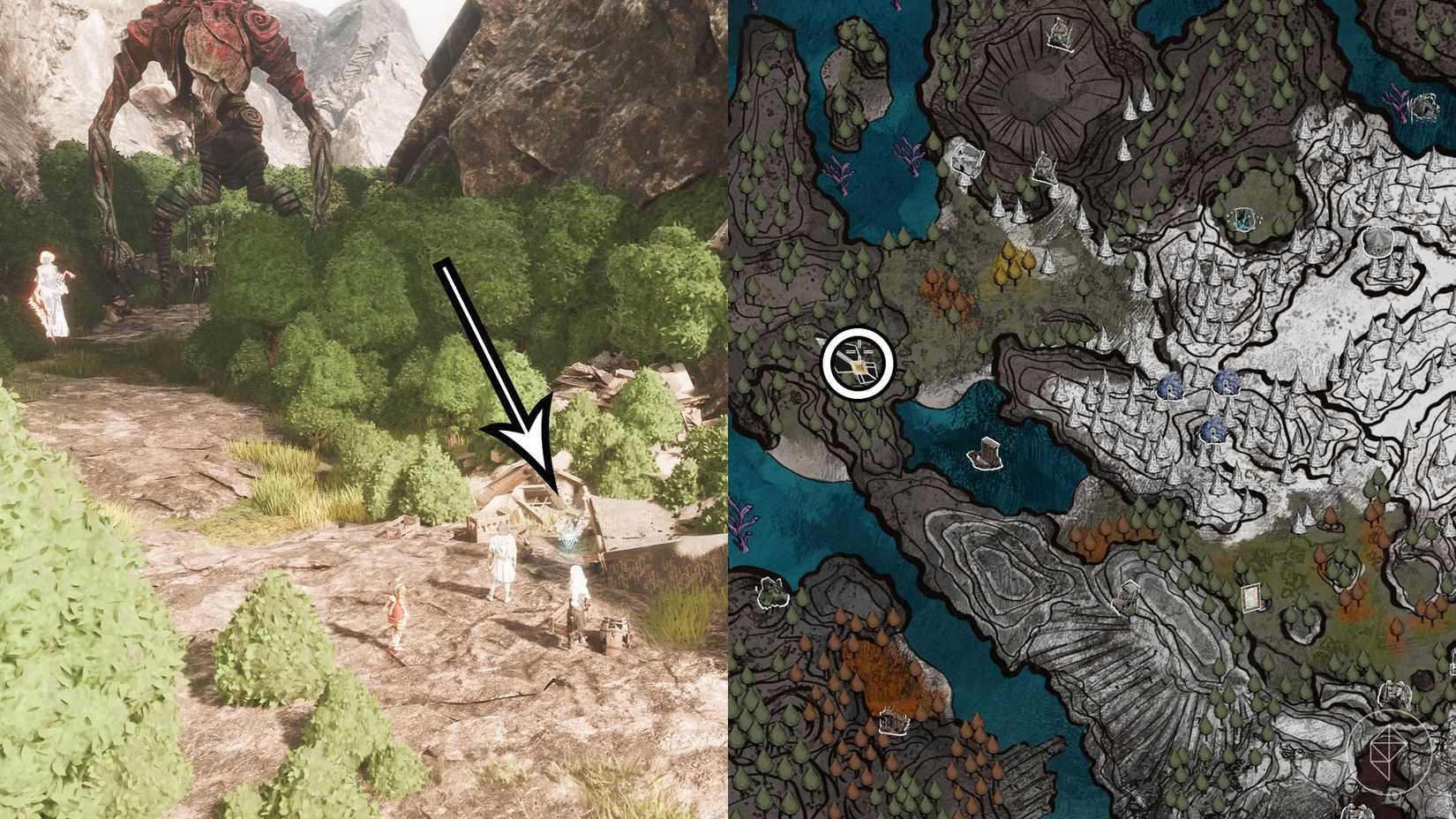The width and height of the screenshot is (1456, 819).
Task: Select the fortress icon beside the crater's left edge
Action: [x=965, y=160]
